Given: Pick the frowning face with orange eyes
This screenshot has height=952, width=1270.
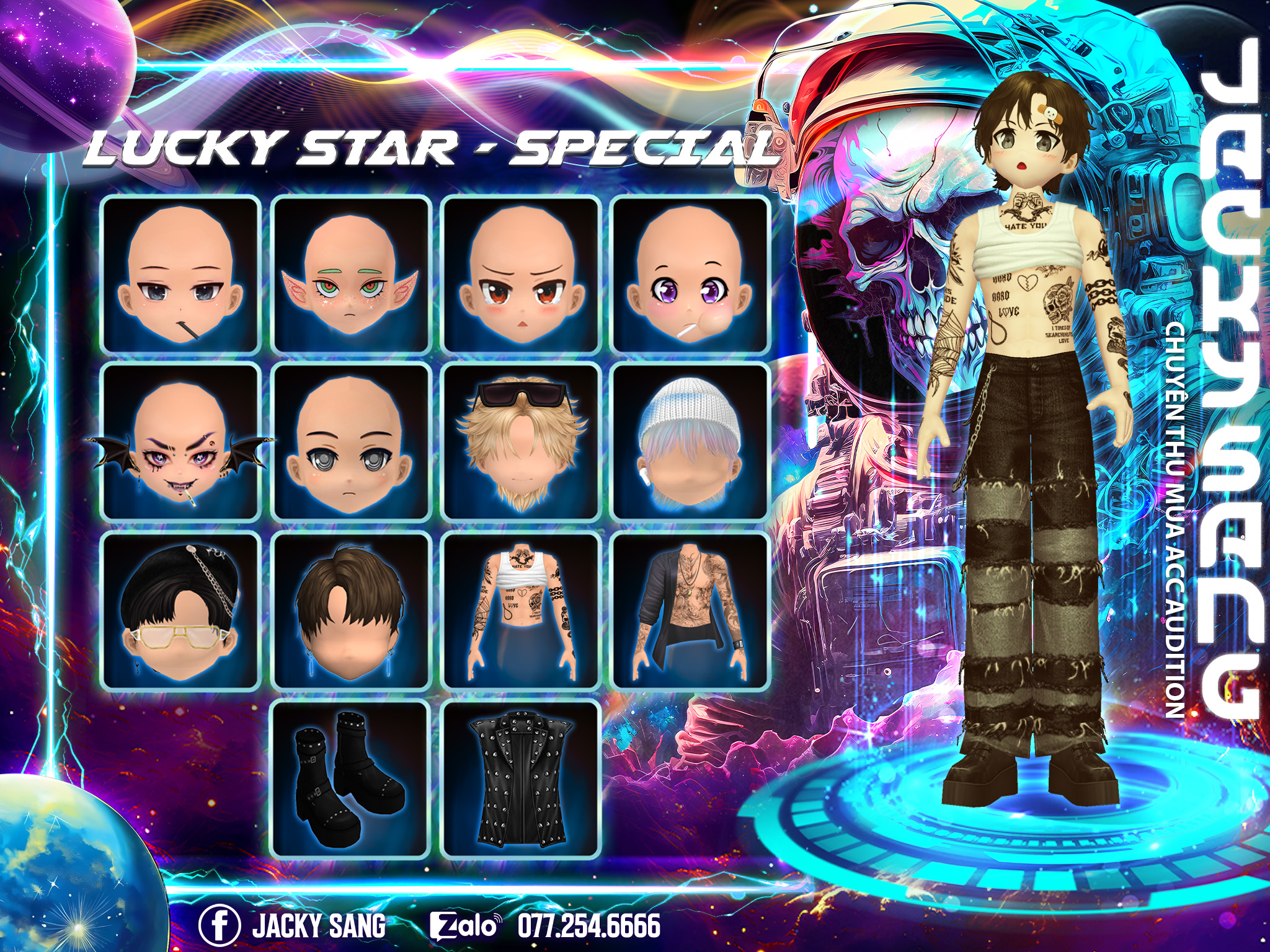Looking at the screenshot, I should tap(521, 275).
